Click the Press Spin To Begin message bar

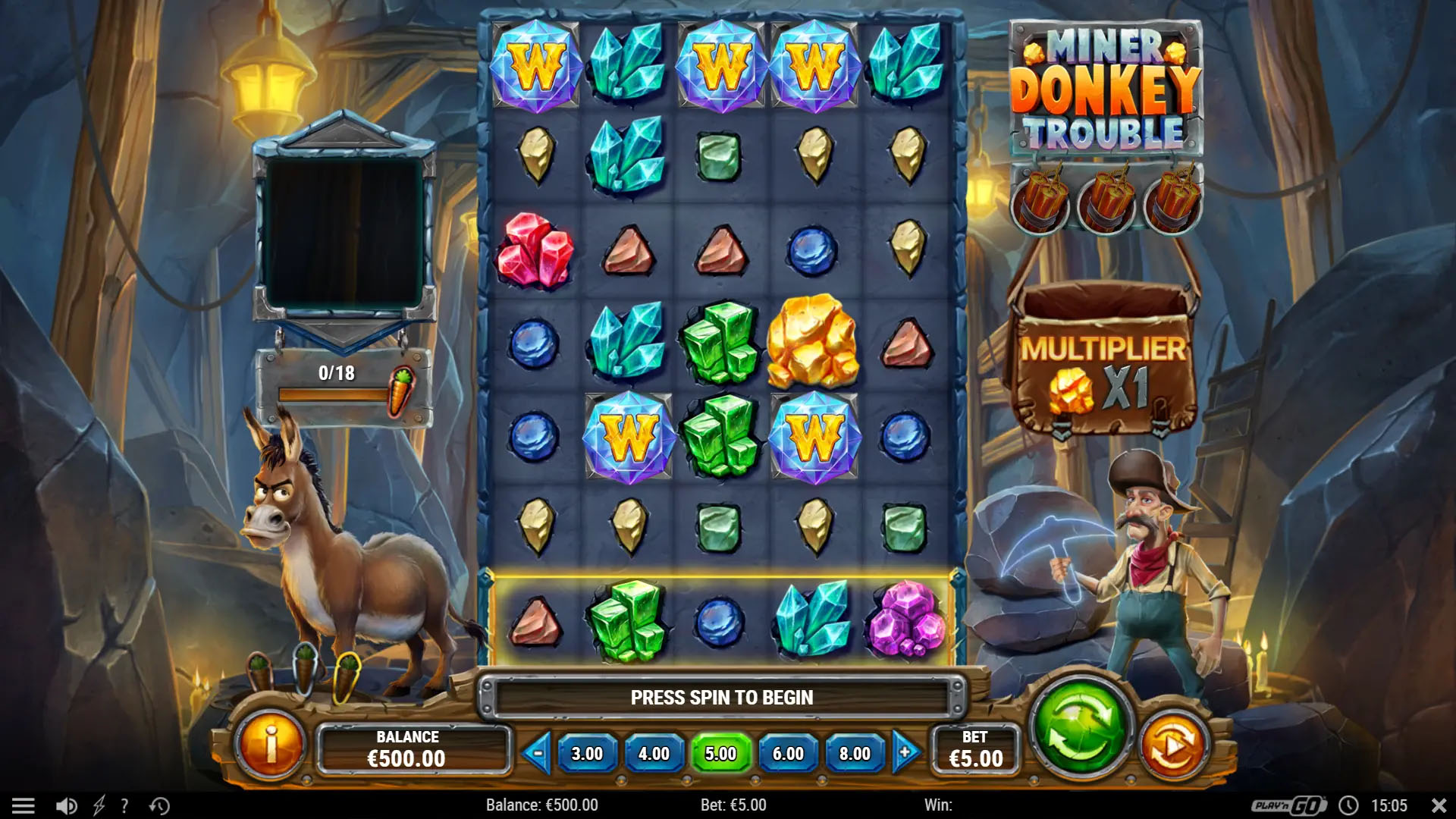point(723,698)
